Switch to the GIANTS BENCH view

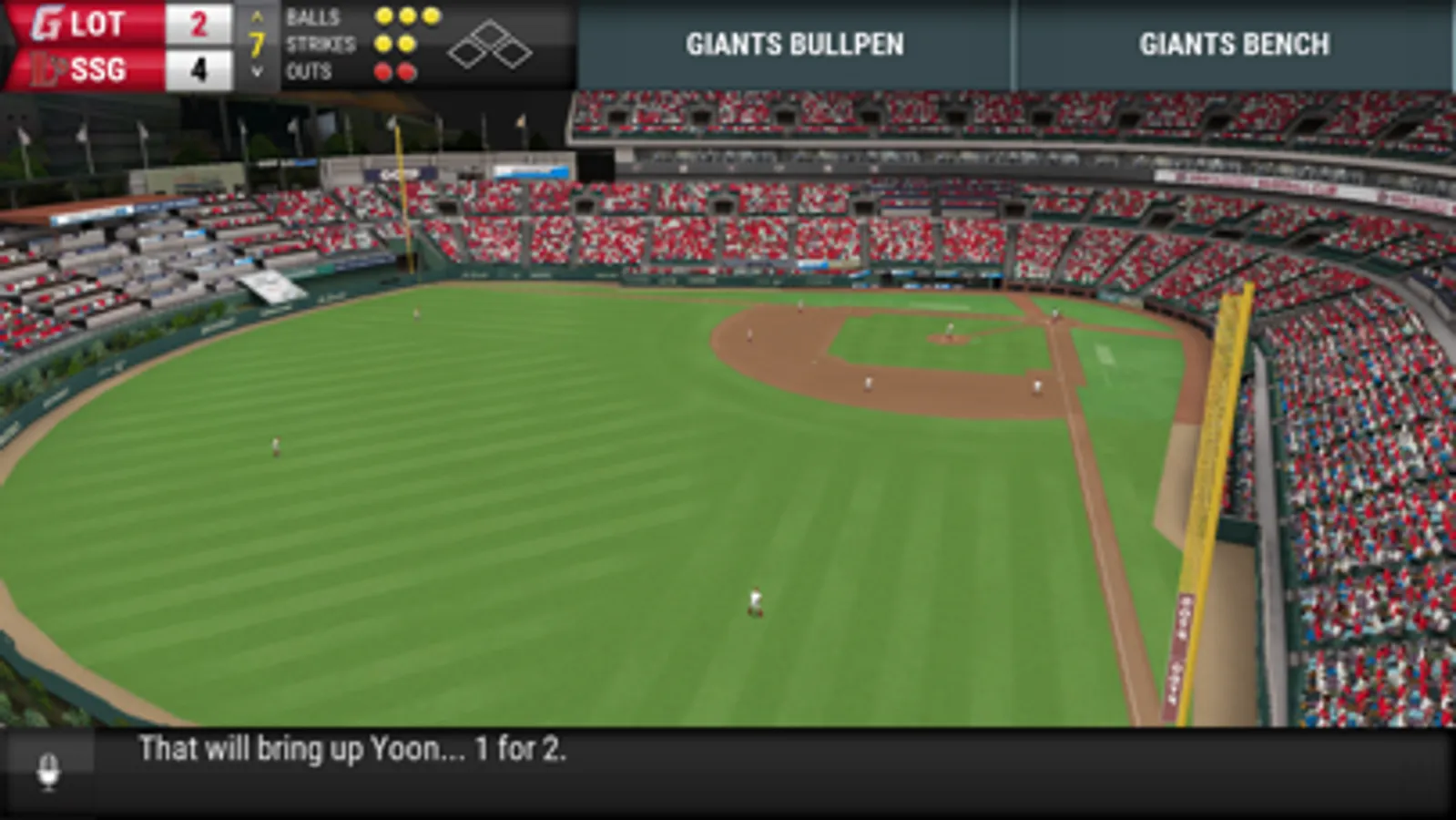click(x=1234, y=44)
